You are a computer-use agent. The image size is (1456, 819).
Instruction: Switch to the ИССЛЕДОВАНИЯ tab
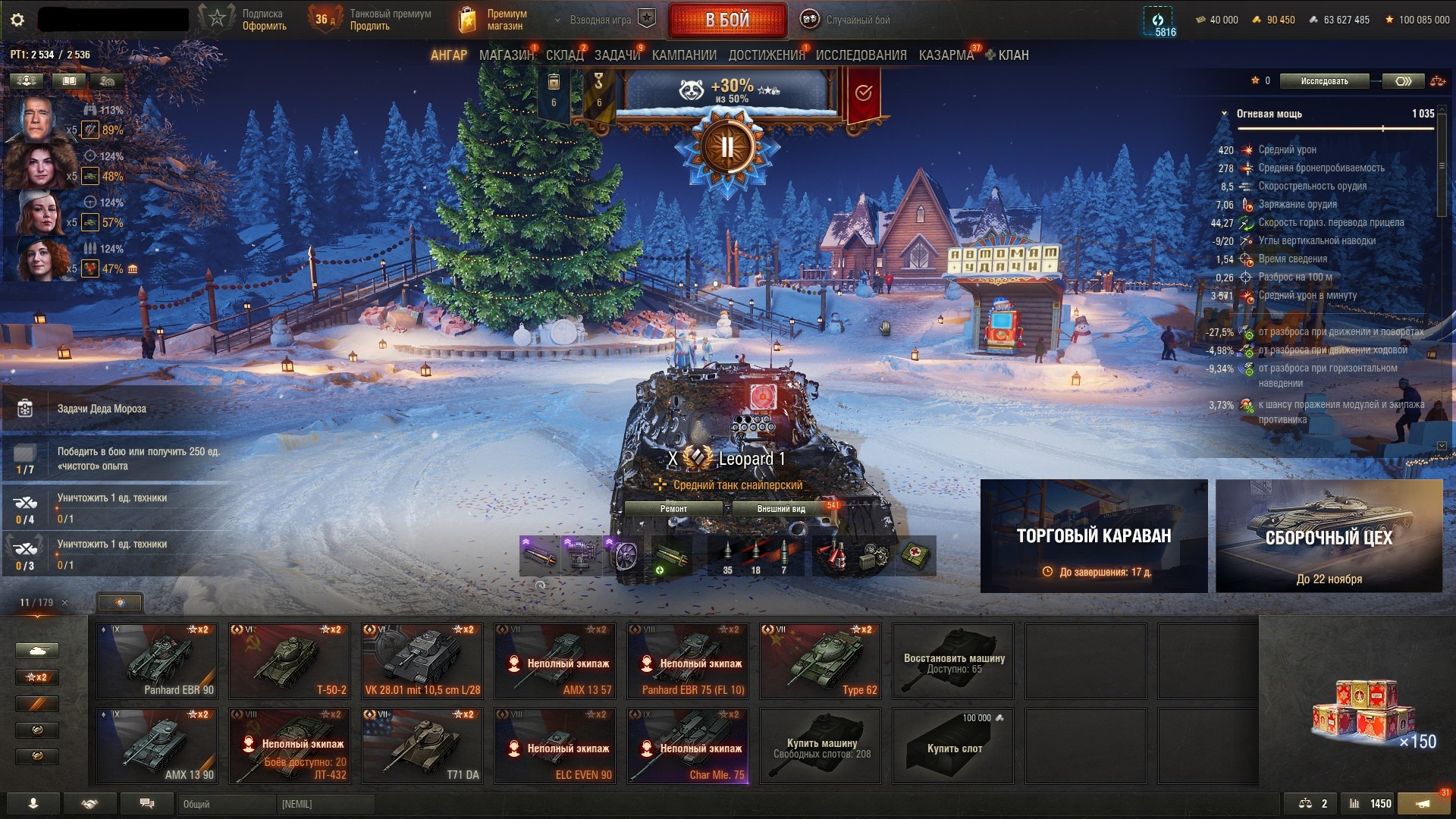pyautogui.click(x=861, y=55)
